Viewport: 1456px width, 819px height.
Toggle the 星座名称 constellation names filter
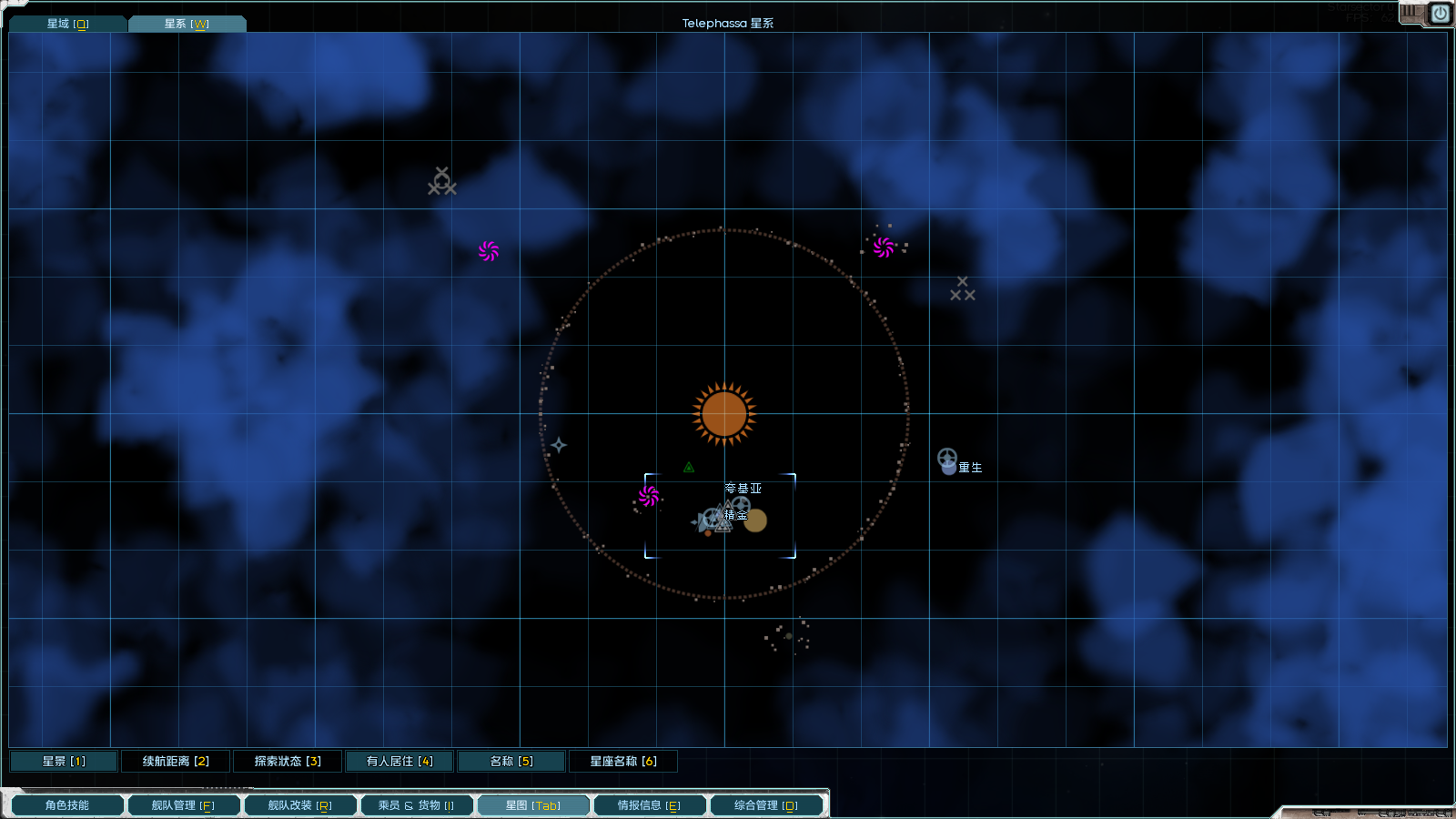(x=623, y=761)
